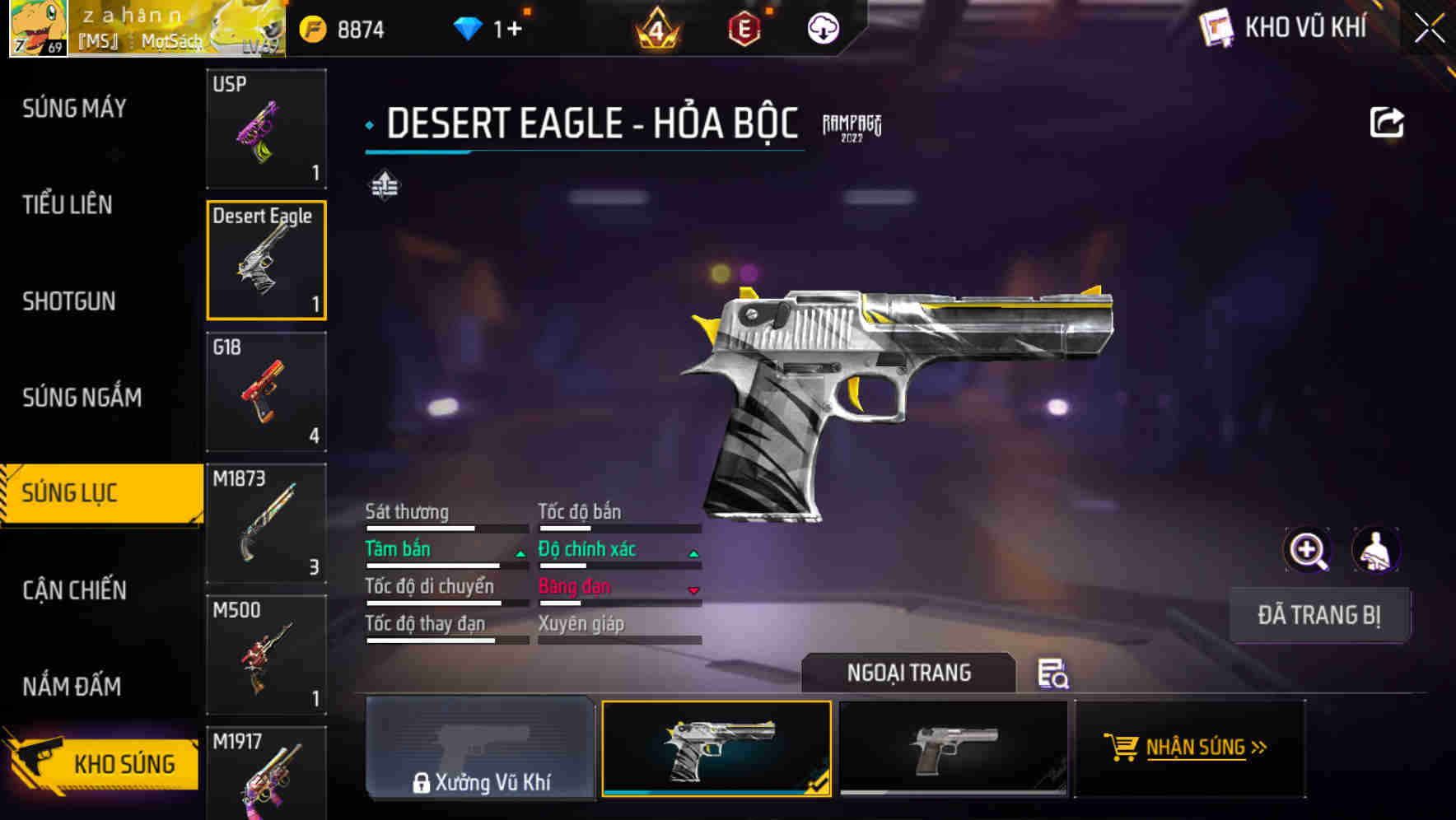1456x820 pixels.
Task: Switch to the NGOẠI TRANG tab
Action: (910, 673)
